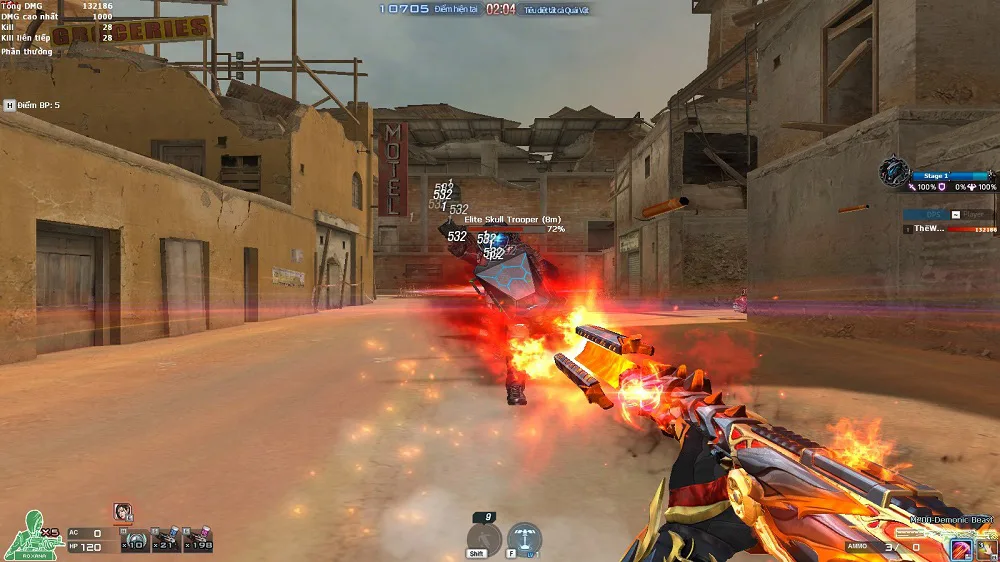Activate the Shift dash skill icon

pos(483,538)
